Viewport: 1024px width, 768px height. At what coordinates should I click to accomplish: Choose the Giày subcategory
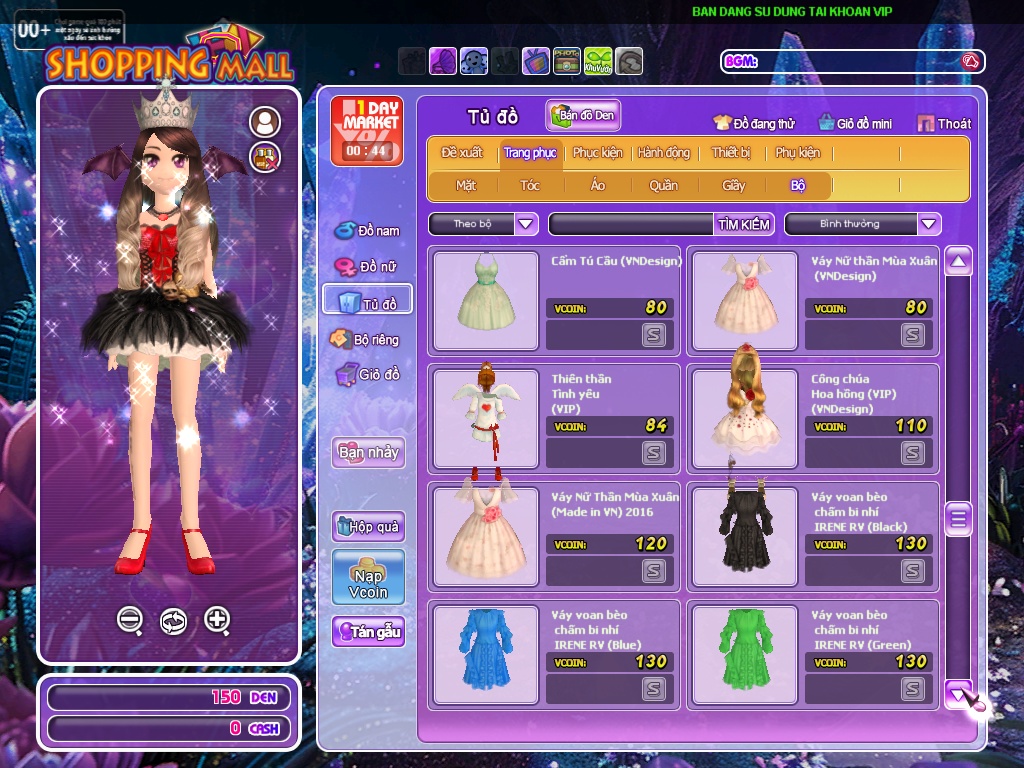pos(733,185)
